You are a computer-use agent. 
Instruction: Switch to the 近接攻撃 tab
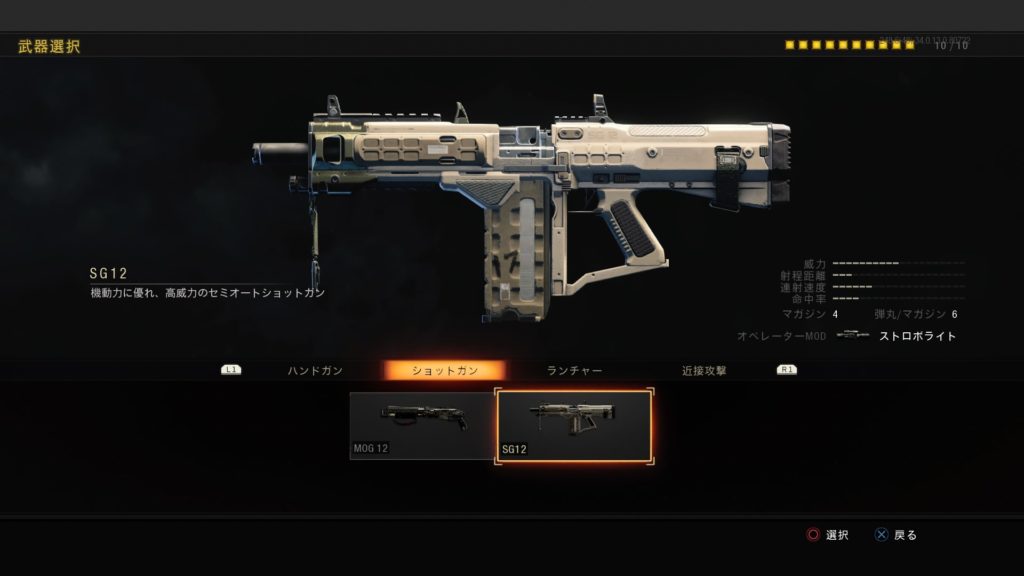704,370
